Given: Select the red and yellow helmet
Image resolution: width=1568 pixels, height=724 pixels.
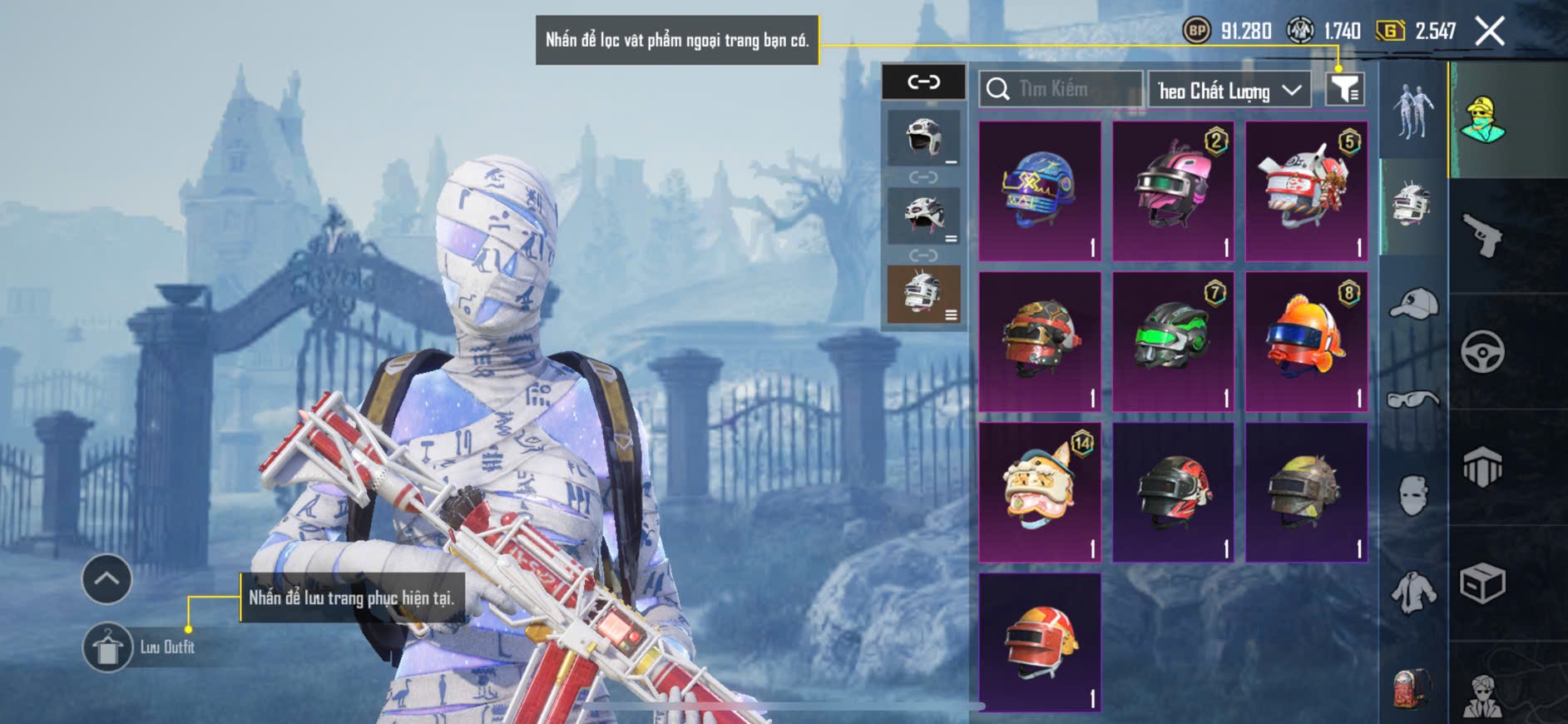Looking at the screenshot, I should click(x=1040, y=642).
